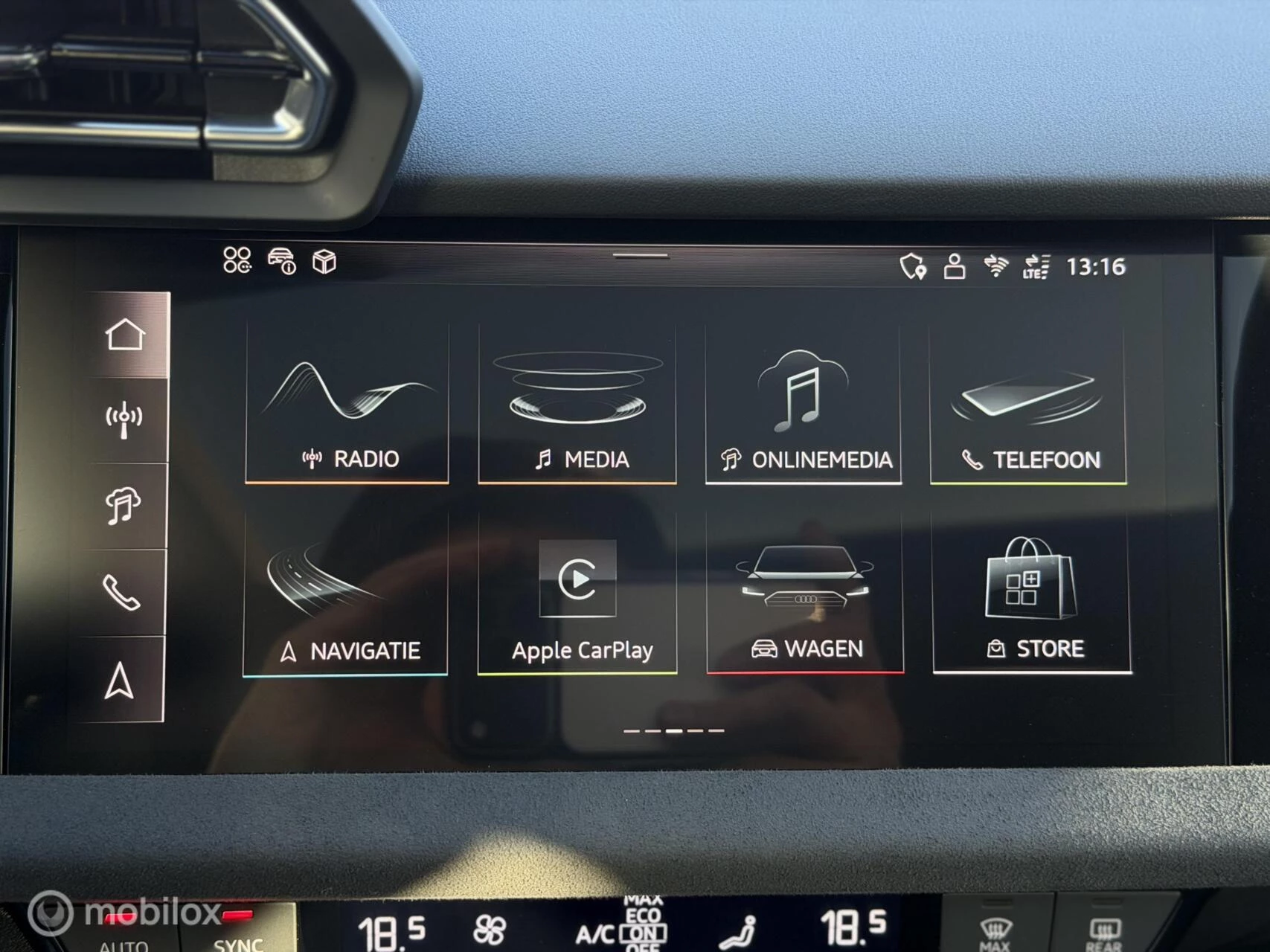Tap the home icon in the sidebar
1270x952 pixels.
(x=125, y=335)
